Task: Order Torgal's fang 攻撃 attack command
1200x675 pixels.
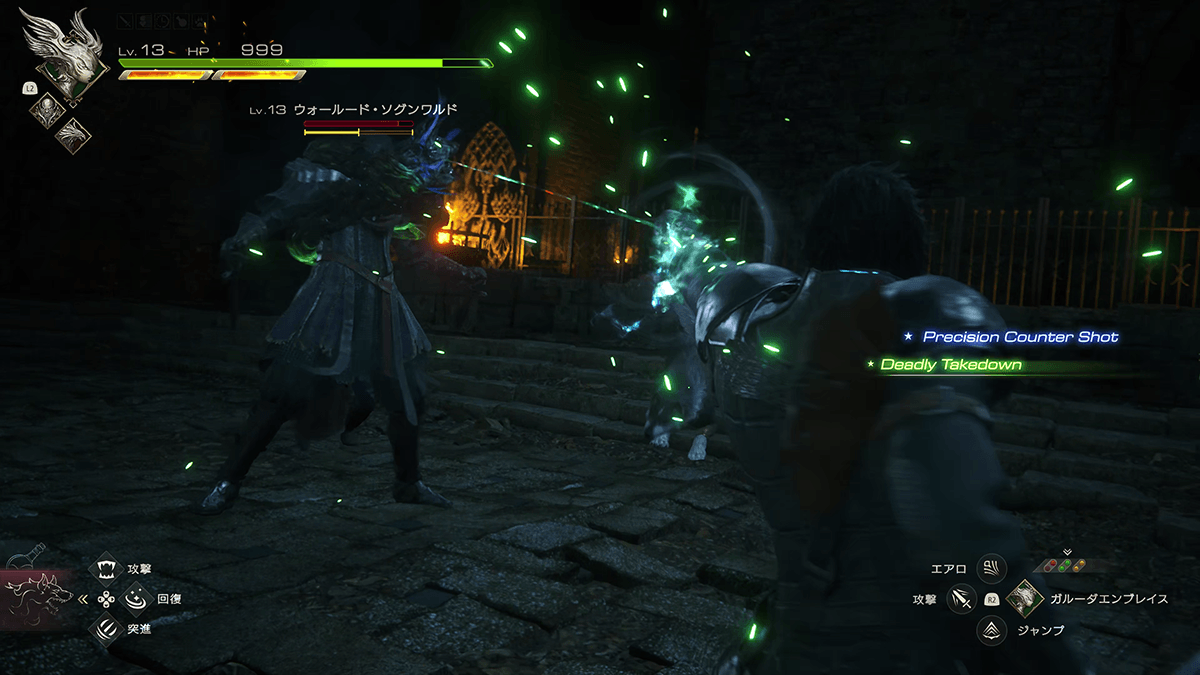Action: [104, 569]
